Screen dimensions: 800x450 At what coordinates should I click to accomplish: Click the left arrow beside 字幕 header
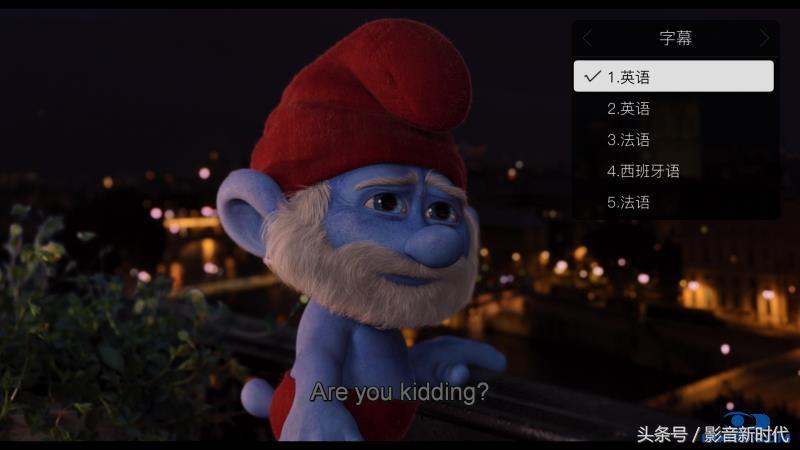587,38
